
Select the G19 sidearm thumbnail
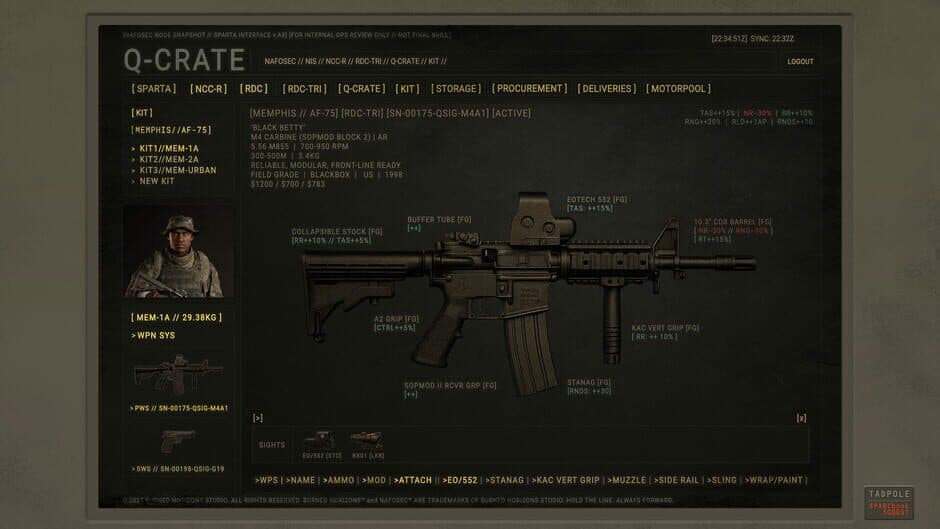click(x=178, y=440)
